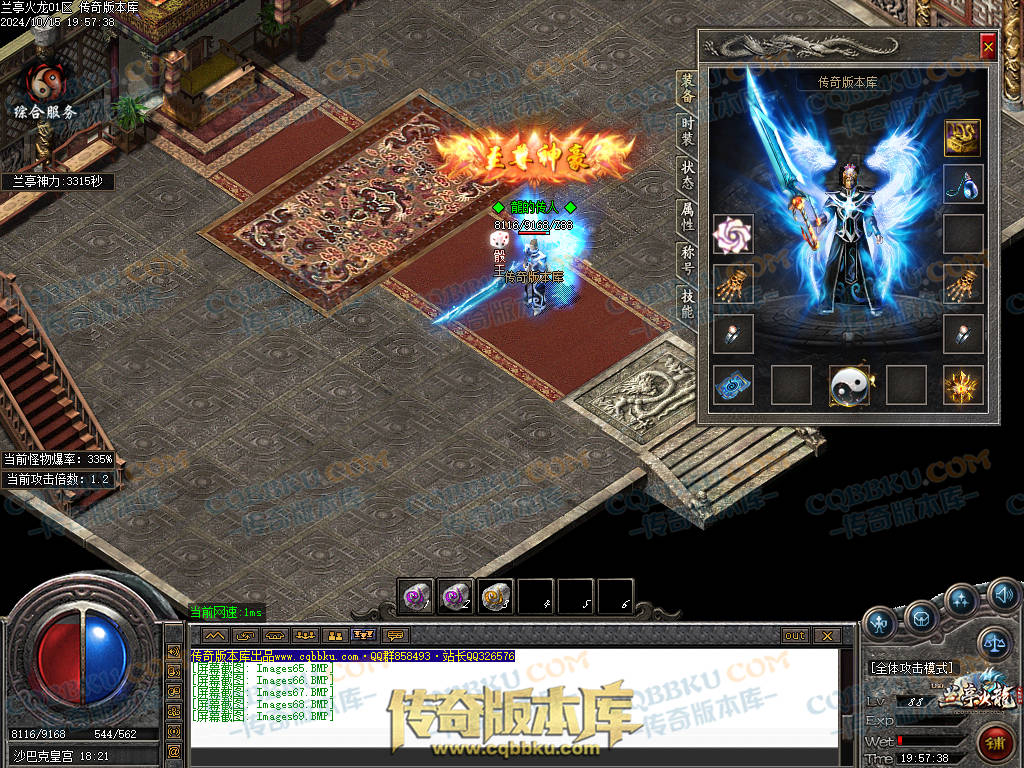Click the blue spiral talisman slot
Viewport: 1024px width, 768px height.
coord(732,385)
